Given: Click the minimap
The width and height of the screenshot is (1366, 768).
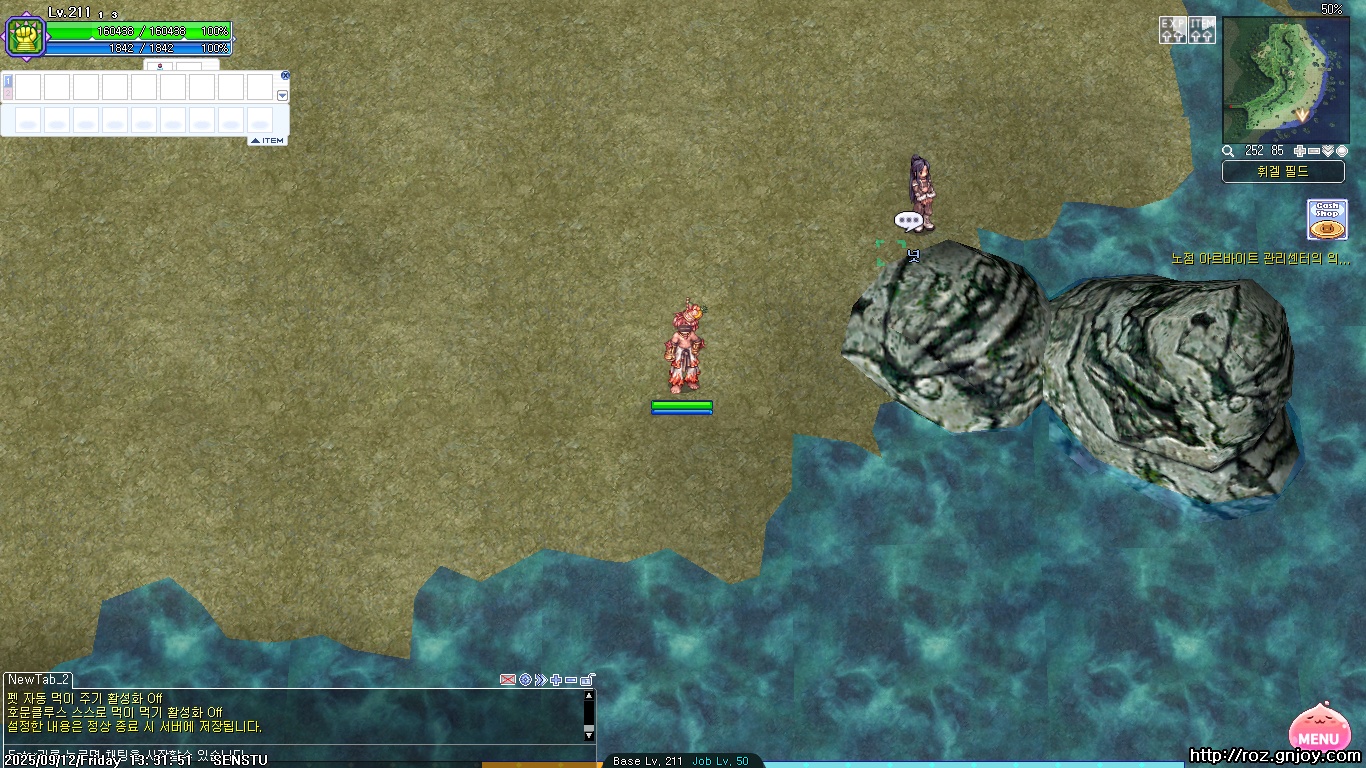Looking at the screenshot, I should tap(1285, 80).
